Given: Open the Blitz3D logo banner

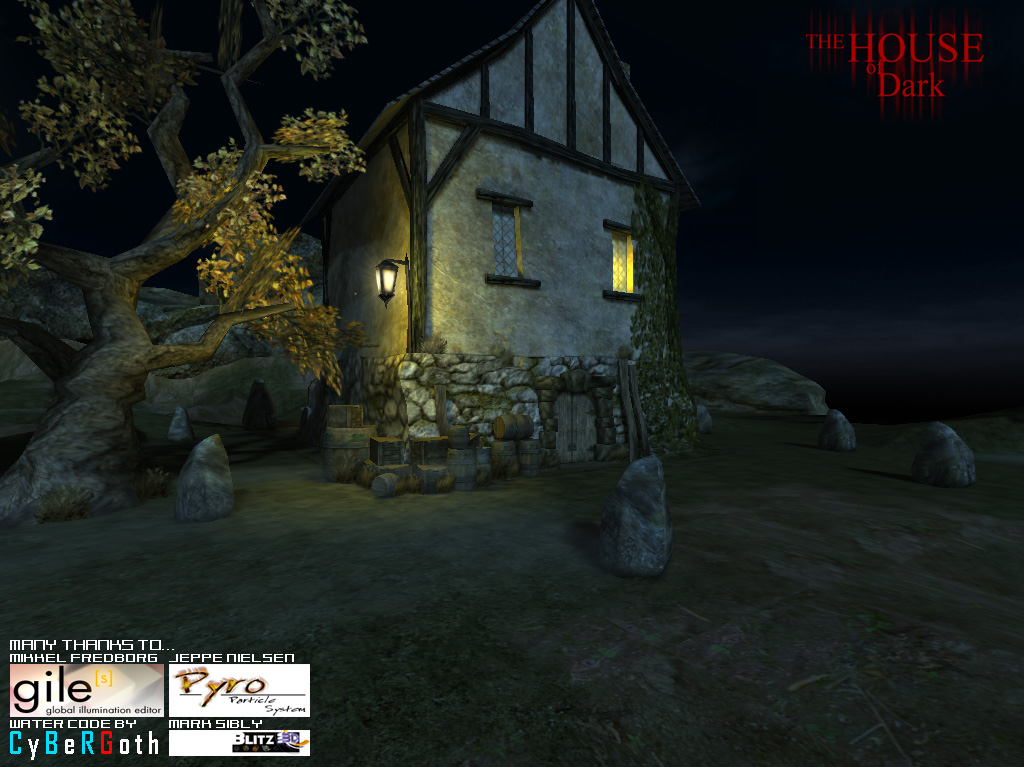Looking at the screenshot, I should pos(239,742).
